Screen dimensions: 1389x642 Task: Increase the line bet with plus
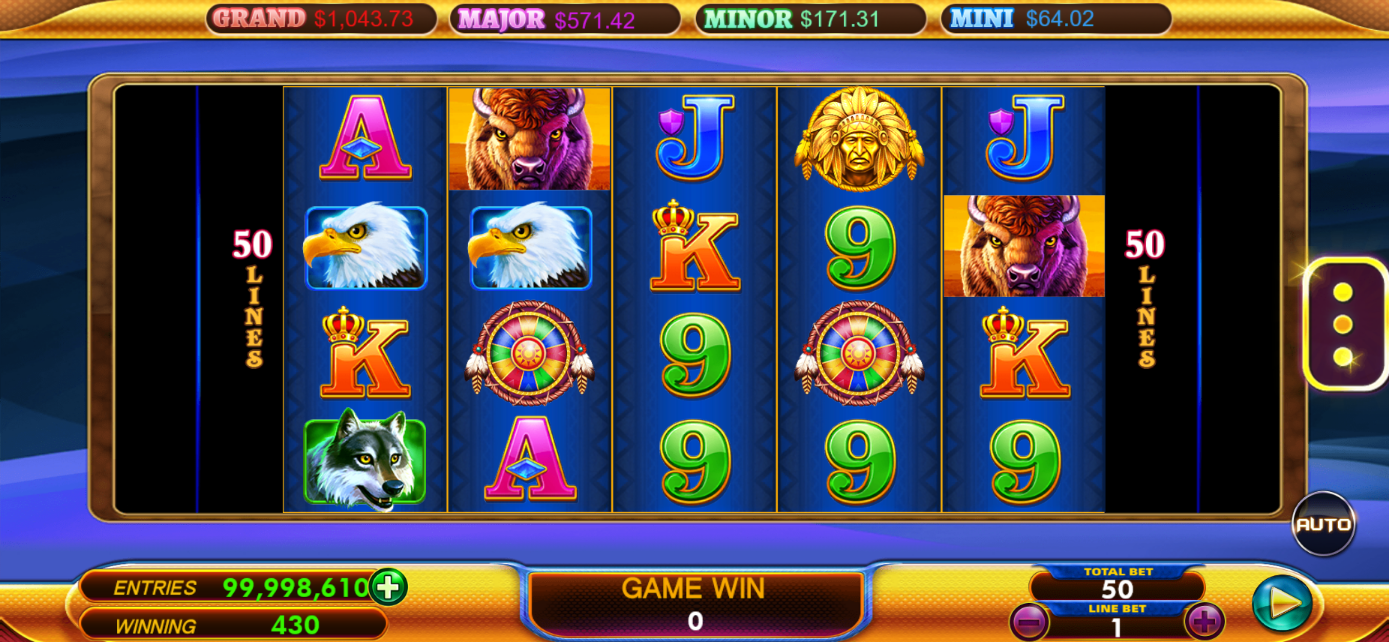1204,622
